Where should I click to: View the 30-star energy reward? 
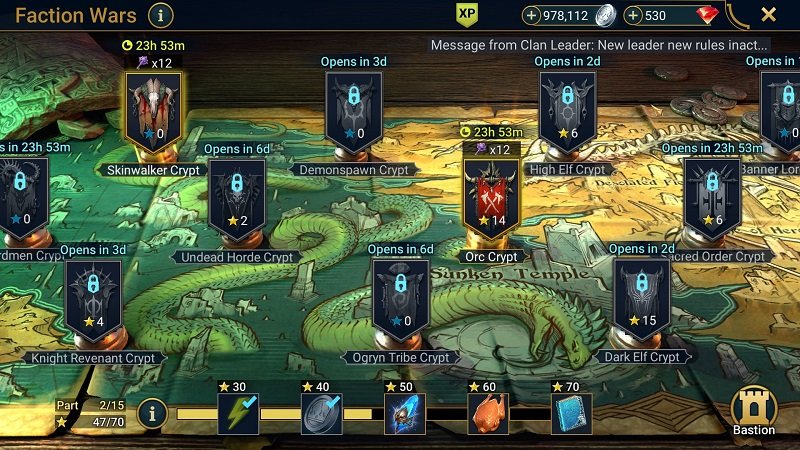coord(238,413)
